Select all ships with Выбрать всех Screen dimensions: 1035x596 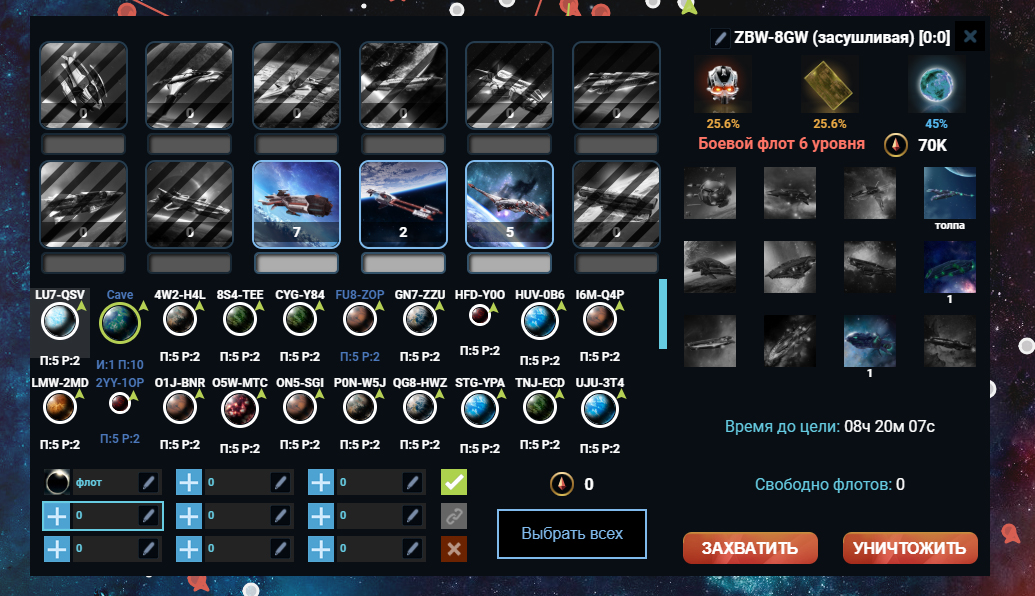point(572,533)
